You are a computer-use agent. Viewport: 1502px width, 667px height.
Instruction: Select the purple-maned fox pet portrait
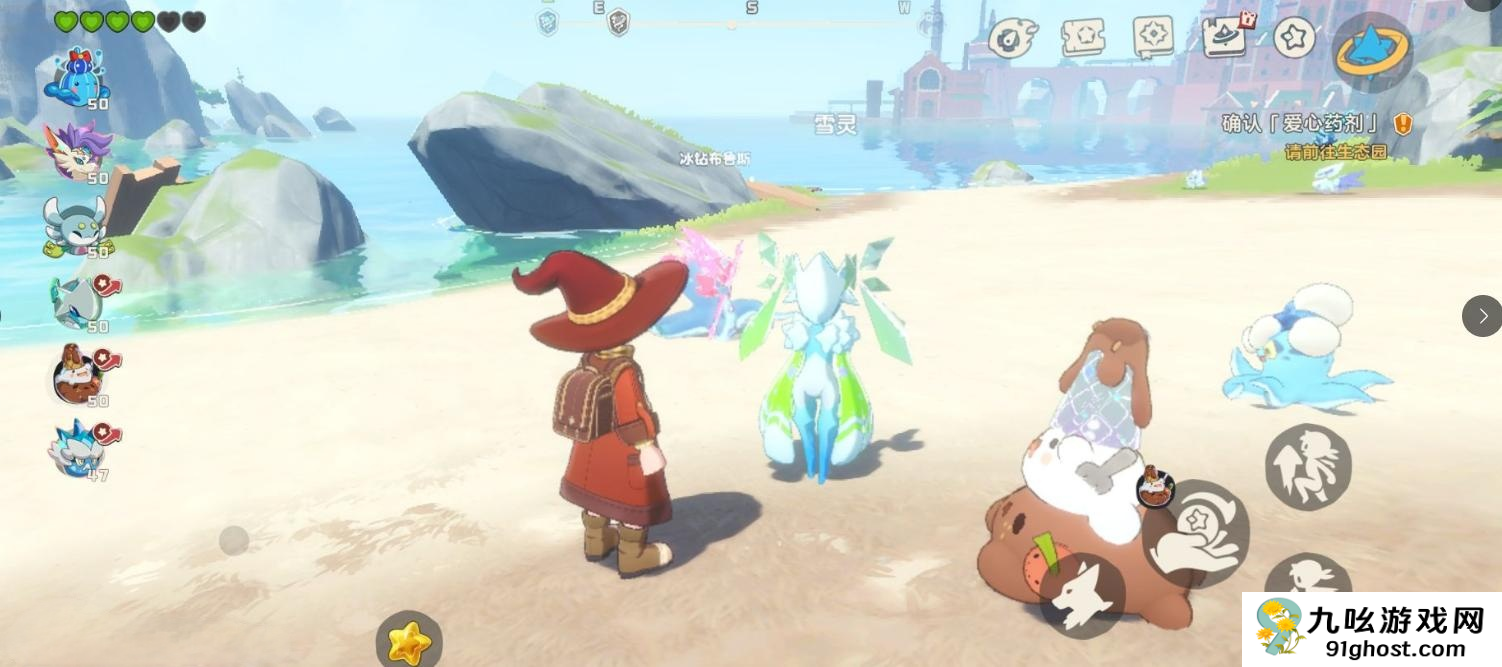pyautogui.click(x=78, y=151)
